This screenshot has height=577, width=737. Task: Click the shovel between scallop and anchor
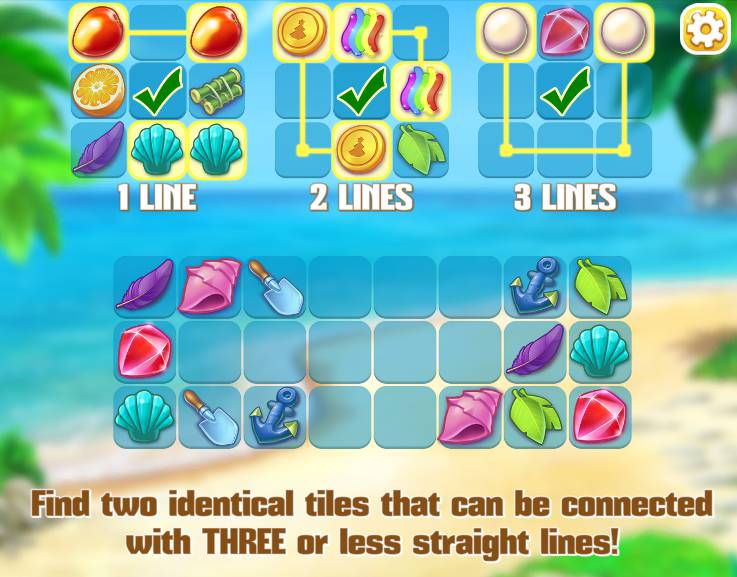(x=210, y=417)
